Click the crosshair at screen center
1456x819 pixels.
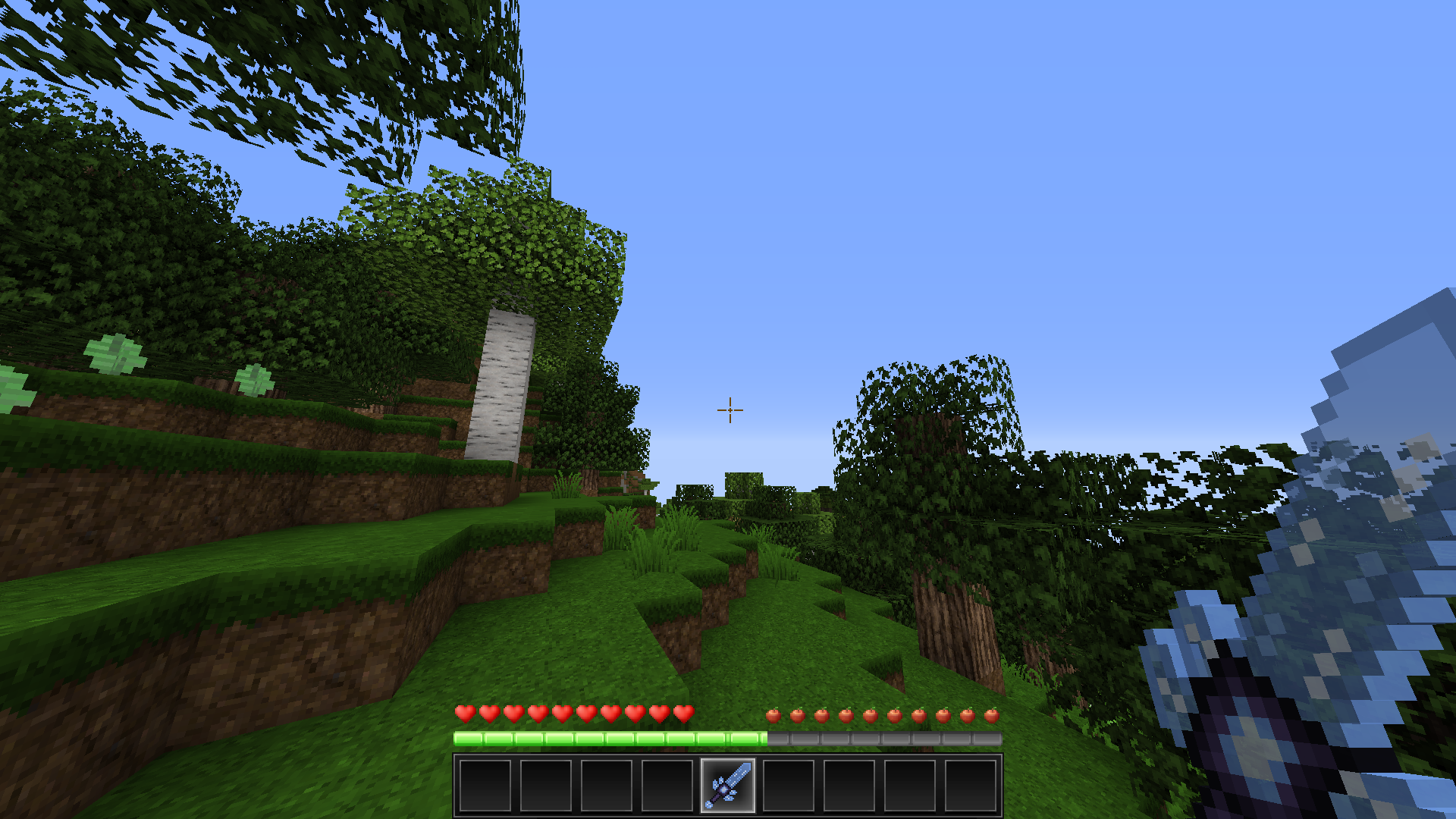click(x=729, y=409)
